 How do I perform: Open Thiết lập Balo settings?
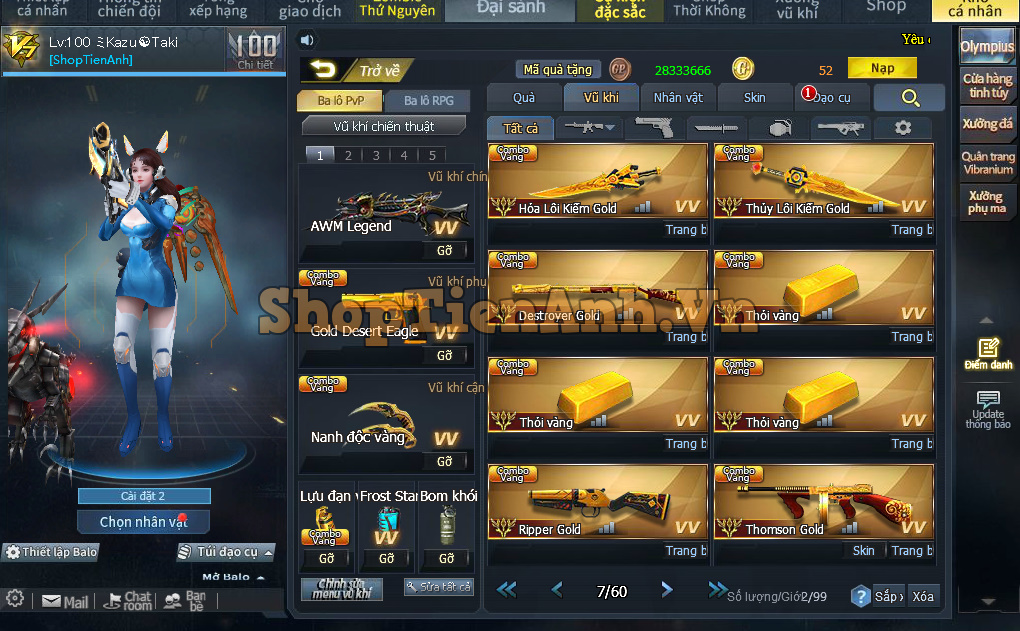[52, 552]
